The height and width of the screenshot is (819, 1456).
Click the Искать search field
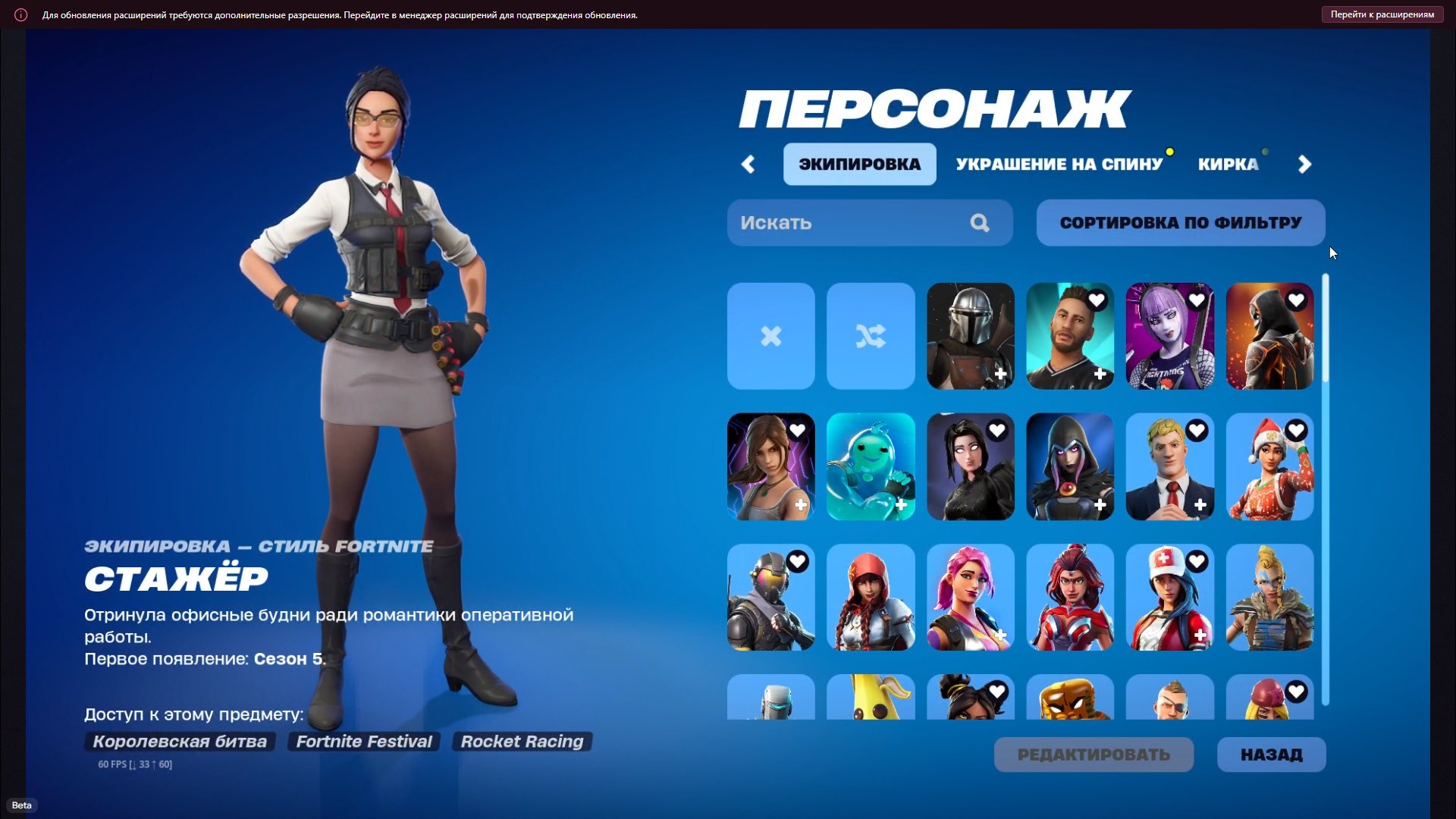click(x=834, y=222)
